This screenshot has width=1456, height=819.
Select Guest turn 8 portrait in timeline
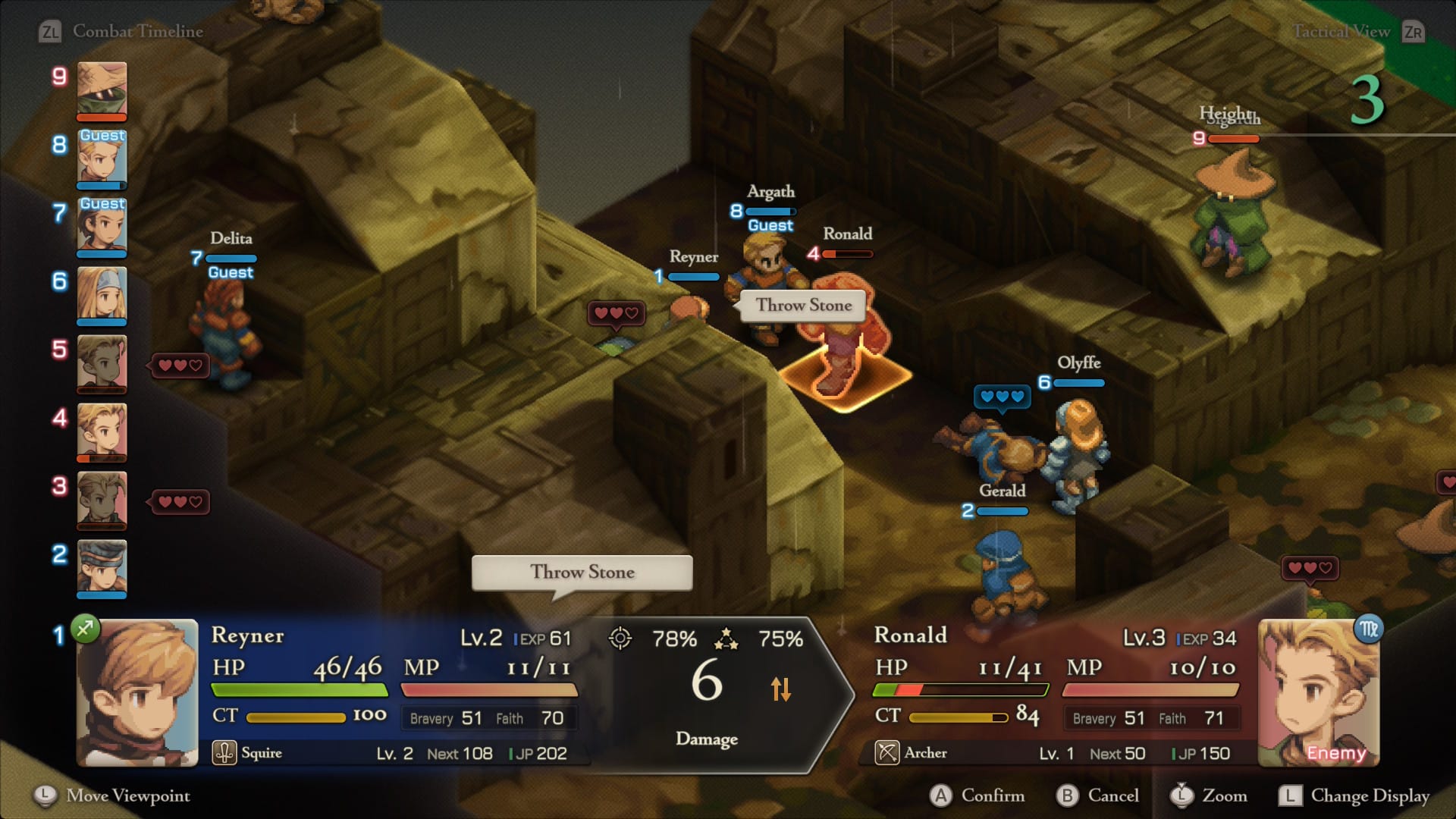(x=102, y=159)
